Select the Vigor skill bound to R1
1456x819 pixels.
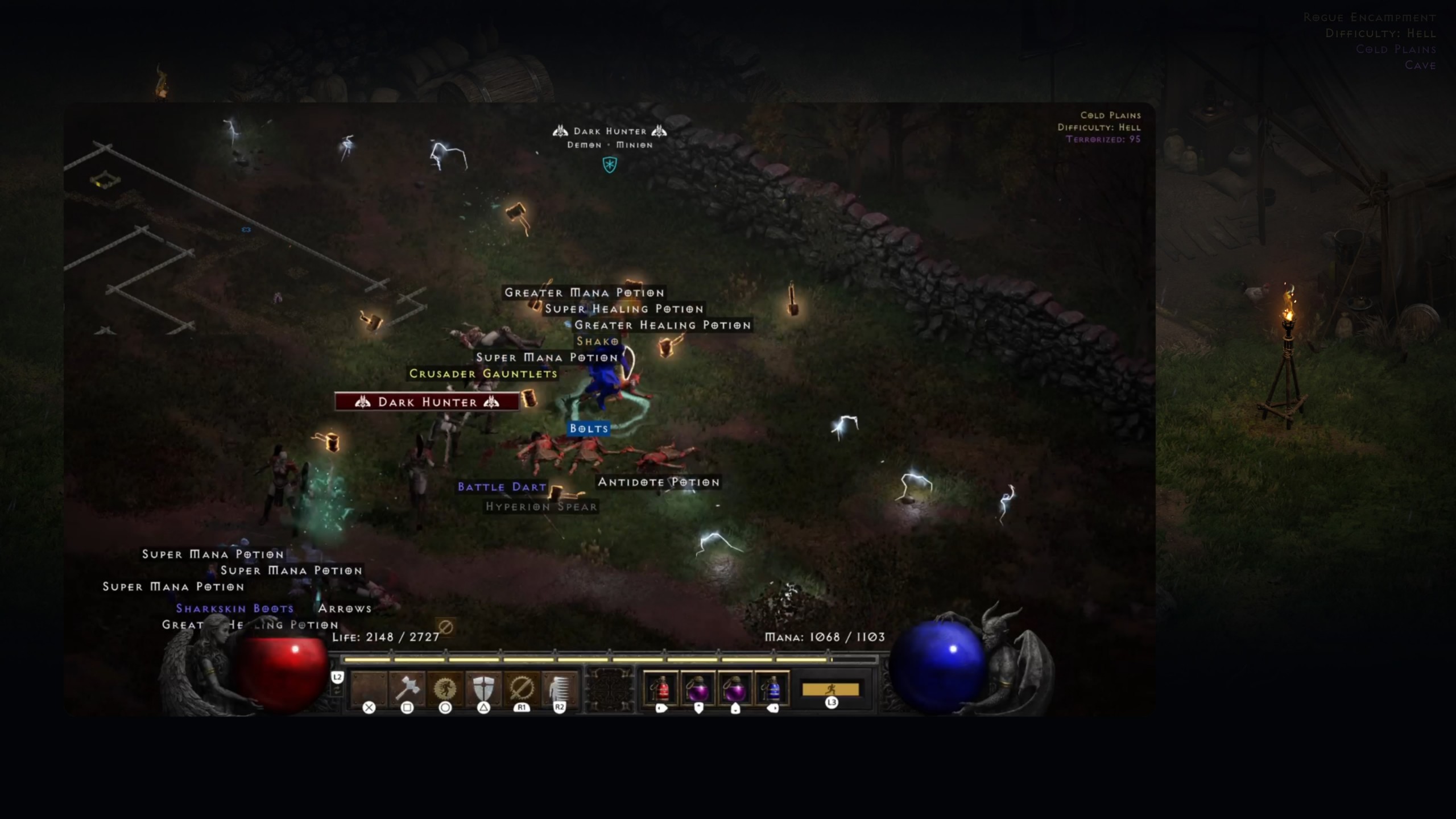point(522,690)
